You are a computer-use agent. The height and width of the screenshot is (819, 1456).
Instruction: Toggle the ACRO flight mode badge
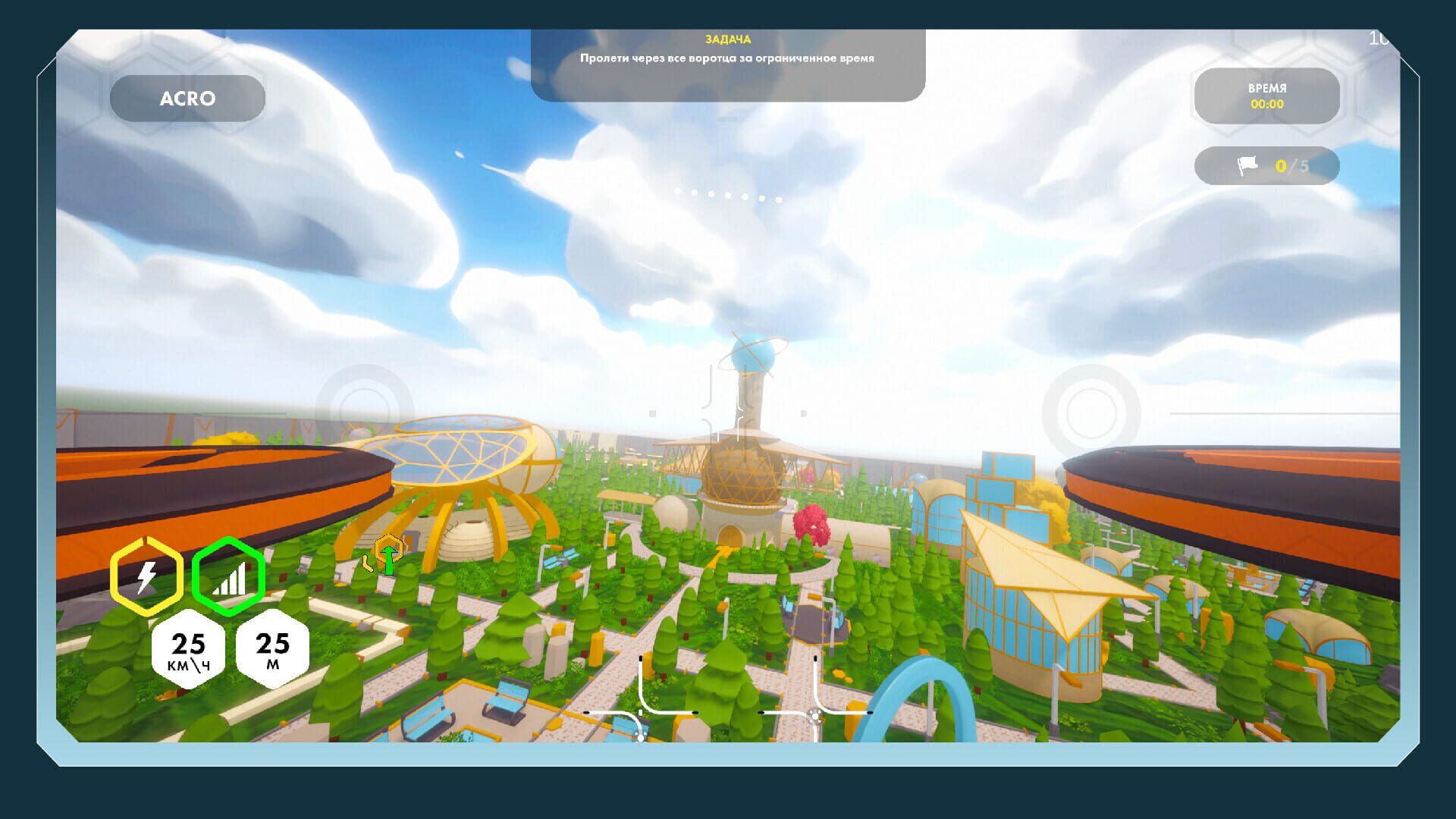(187, 97)
